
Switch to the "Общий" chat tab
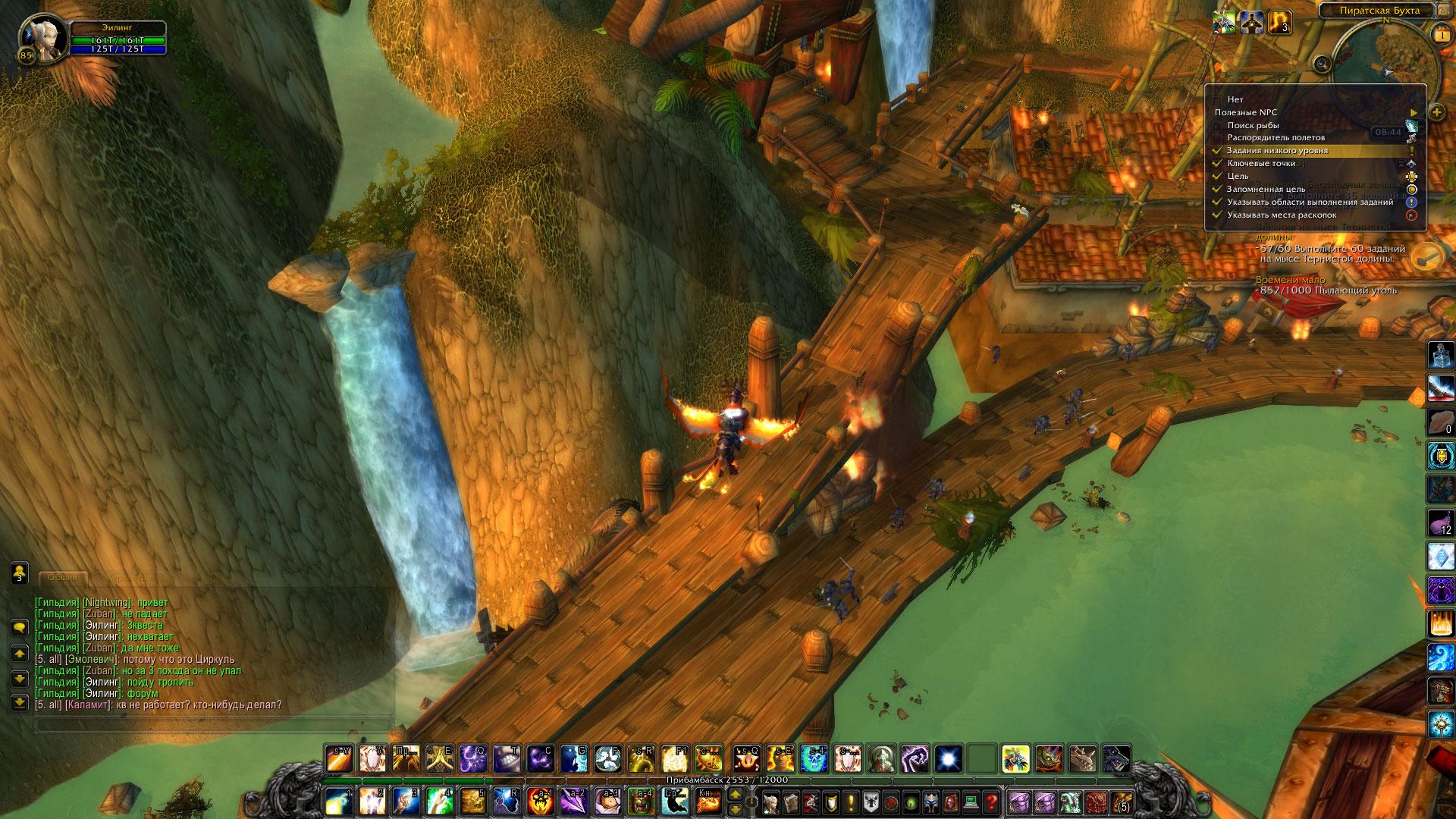[x=63, y=578]
